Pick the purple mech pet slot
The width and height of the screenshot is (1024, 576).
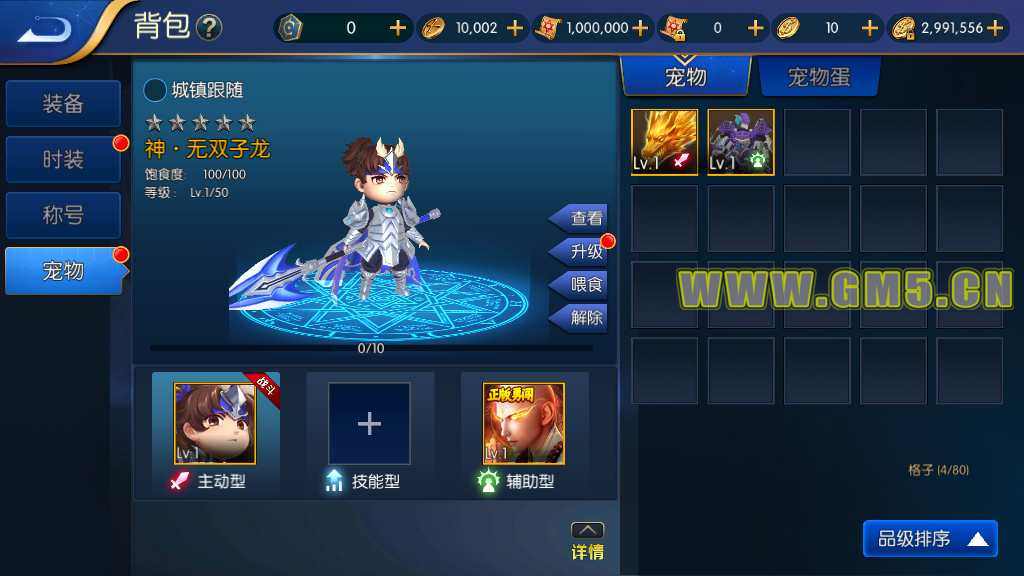click(741, 142)
